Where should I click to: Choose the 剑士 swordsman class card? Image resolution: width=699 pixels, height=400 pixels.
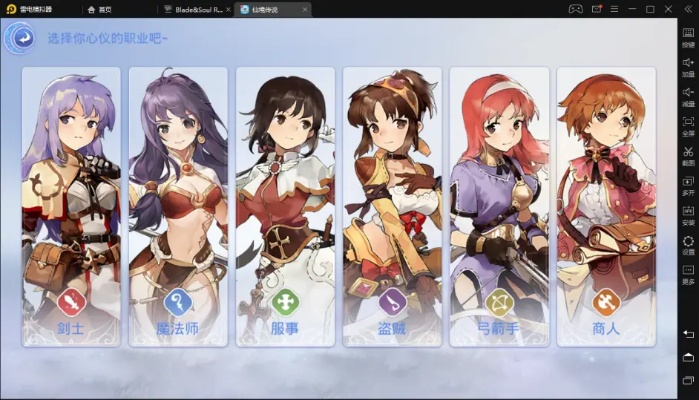[71, 205]
